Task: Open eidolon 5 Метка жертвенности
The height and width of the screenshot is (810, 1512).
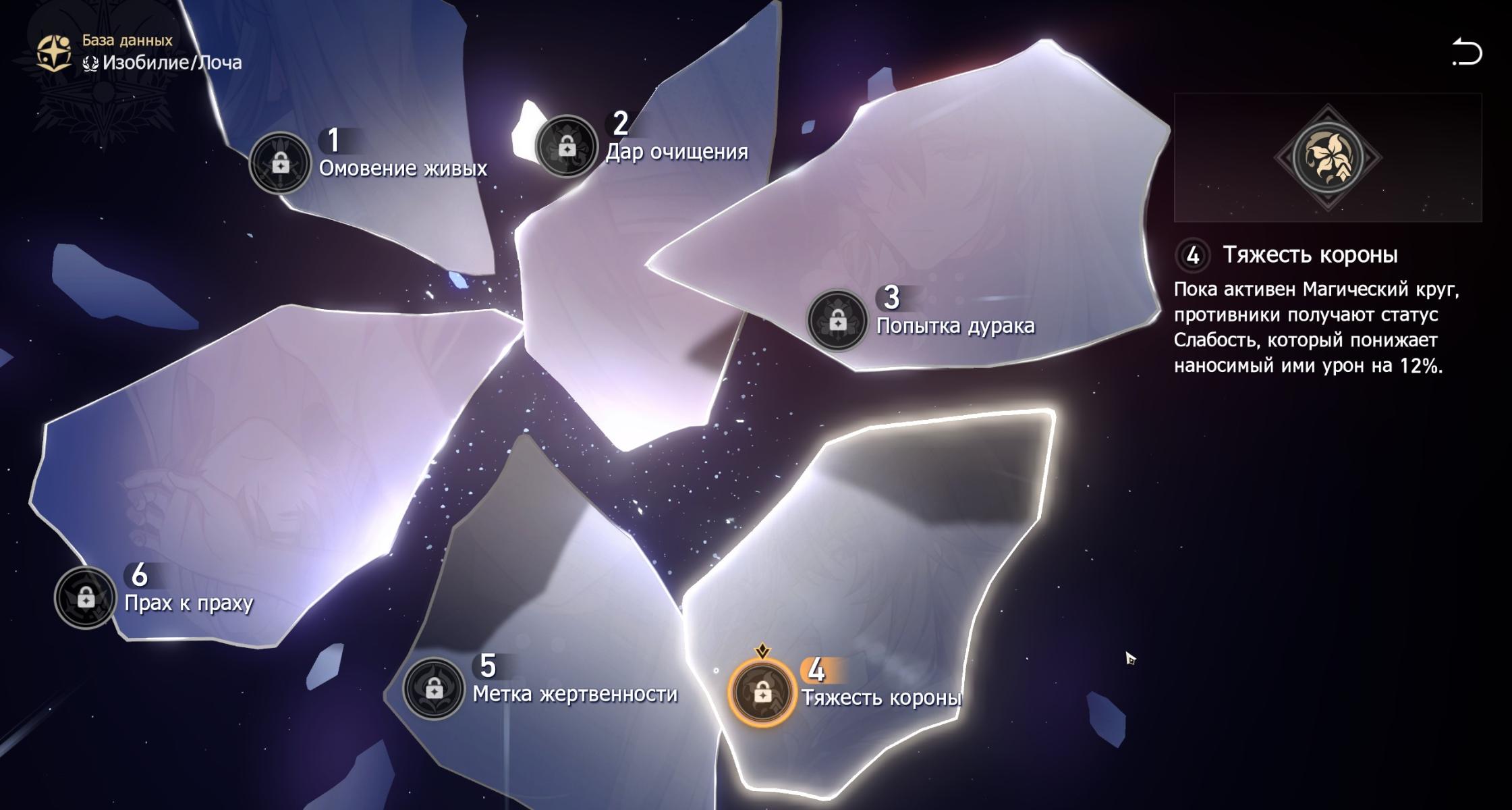Action: click(434, 688)
